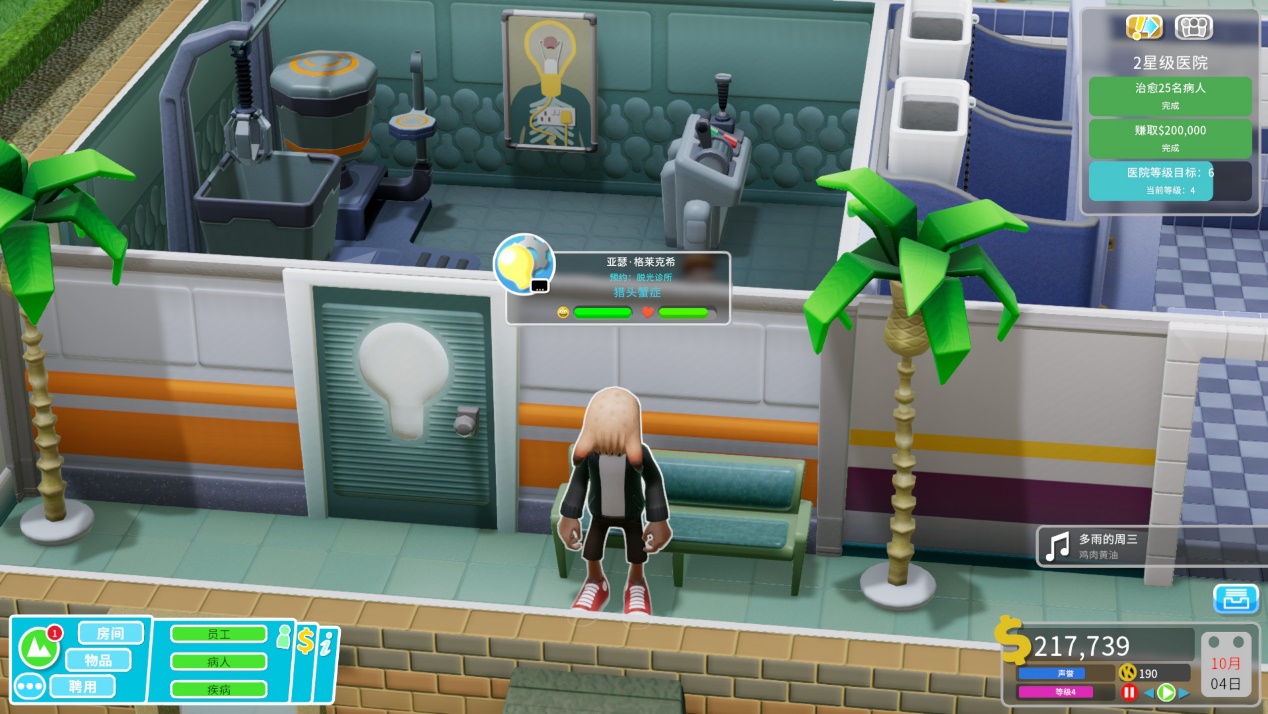Image resolution: width=1268 pixels, height=714 pixels.
Task: Open the 房间 (Rooms) build menu
Action: coord(110,633)
